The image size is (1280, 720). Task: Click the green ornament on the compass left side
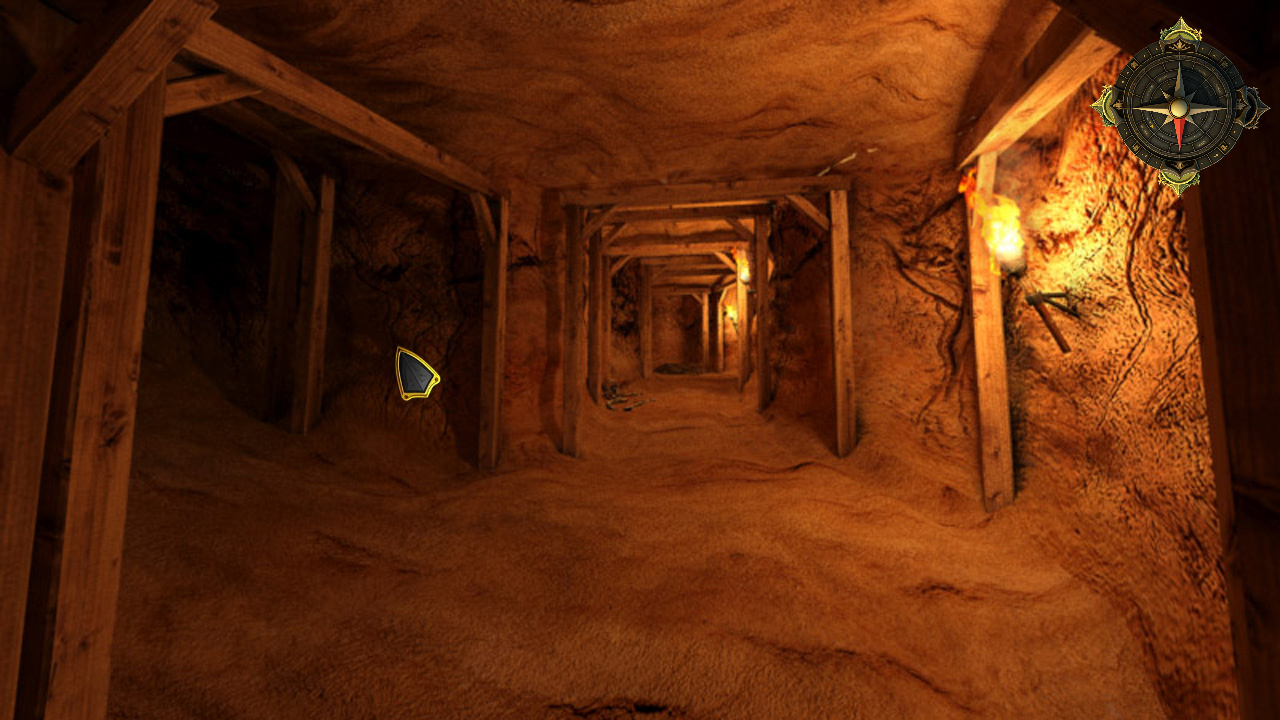coord(1105,105)
